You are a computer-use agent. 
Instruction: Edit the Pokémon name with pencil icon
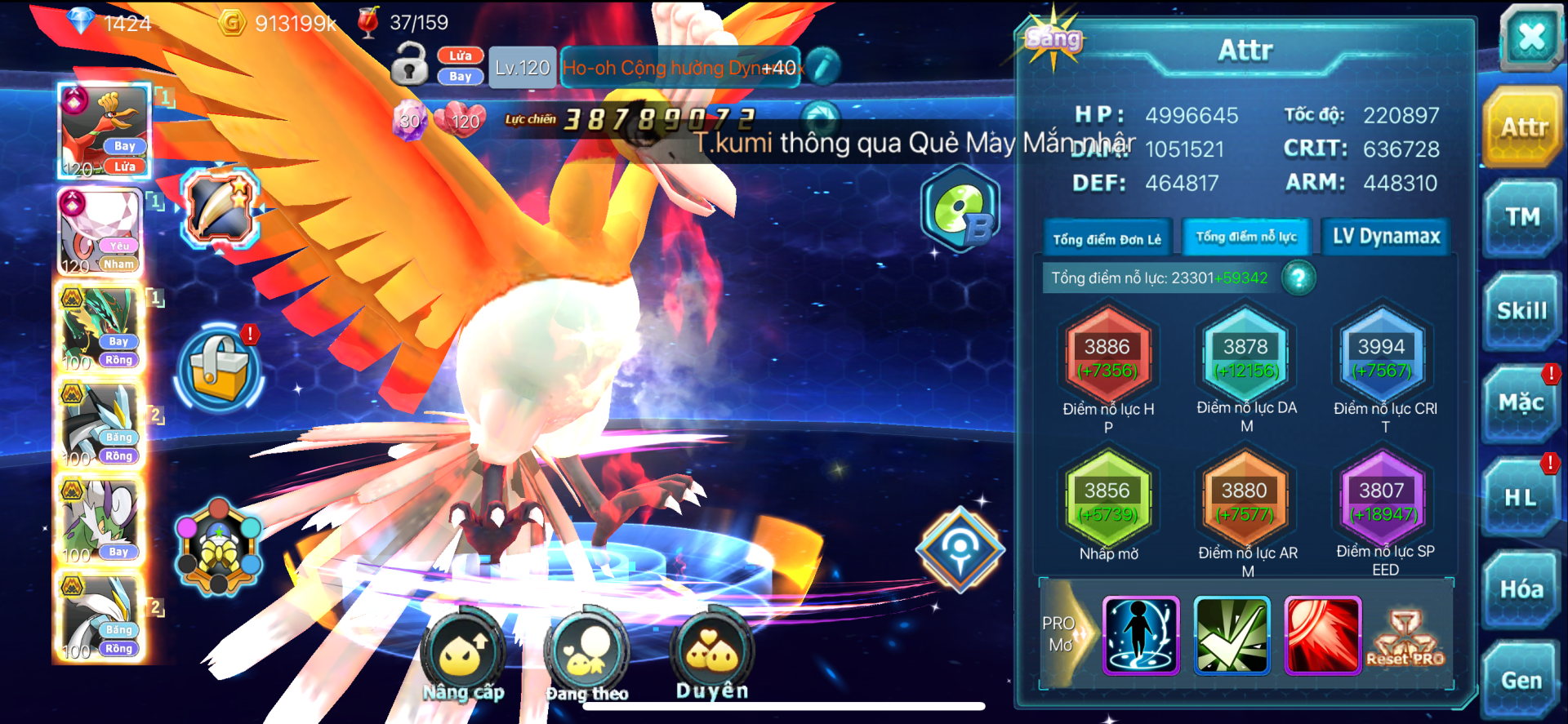pos(823,67)
